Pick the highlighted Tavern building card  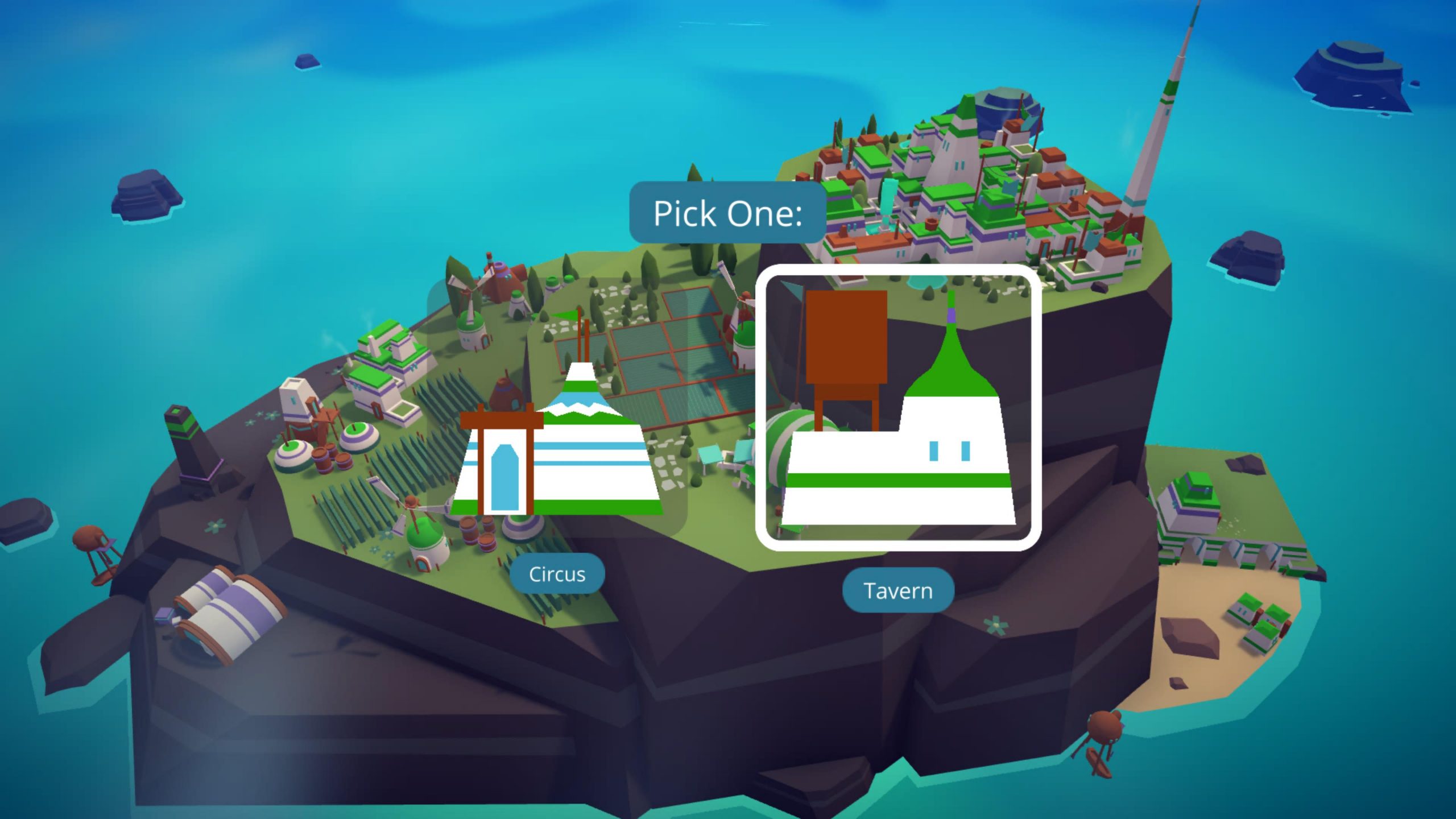(898, 407)
